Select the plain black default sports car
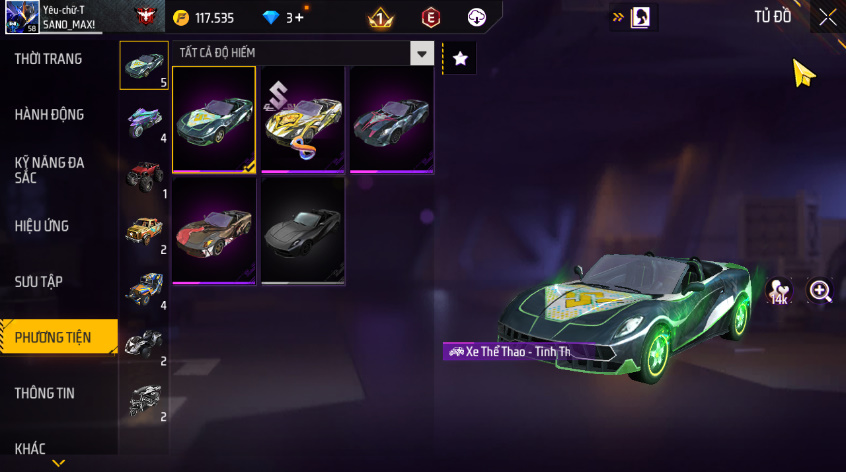The image size is (846, 472). 302,230
